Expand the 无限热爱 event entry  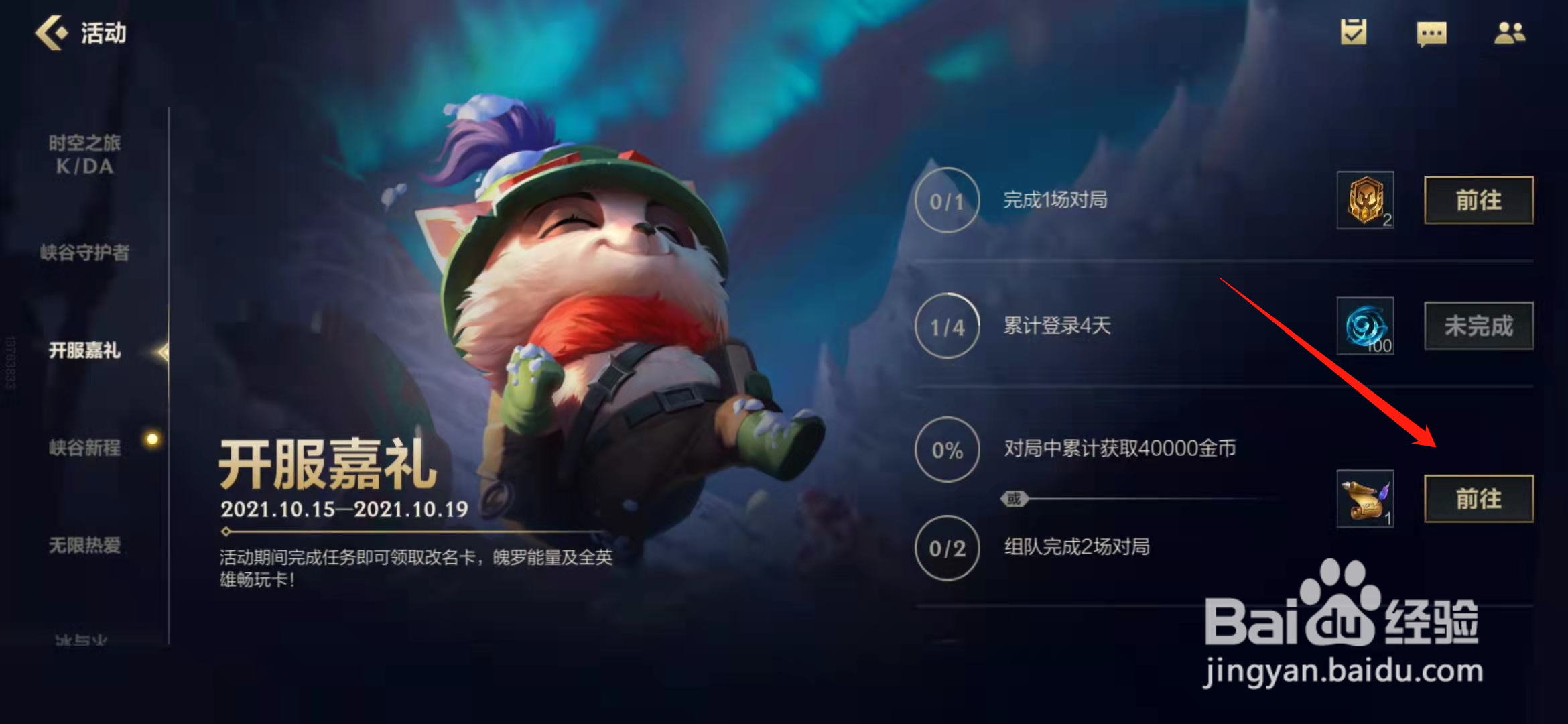(85, 546)
